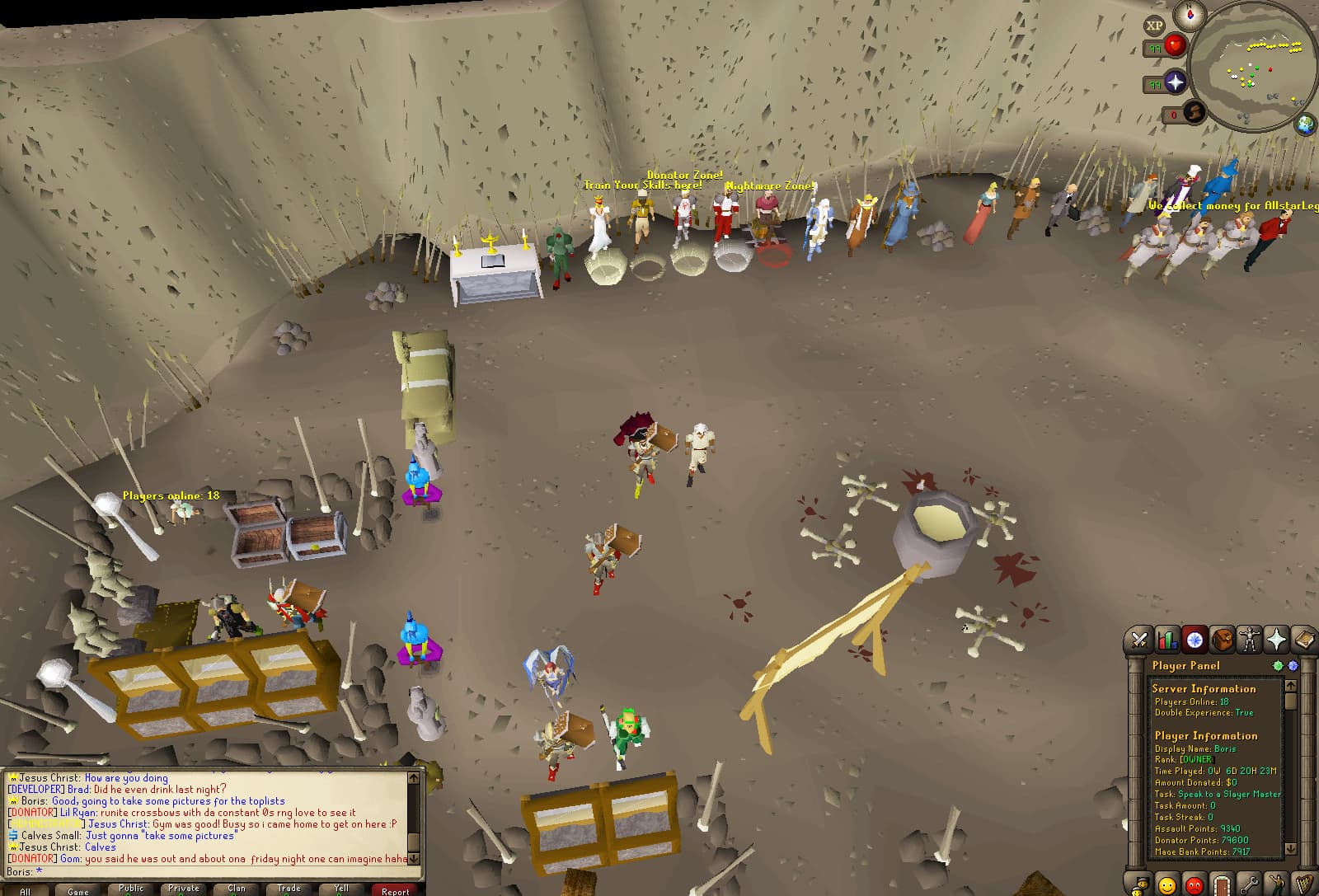Click the red Report button
The image size is (1319, 896).
click(395, 890)
